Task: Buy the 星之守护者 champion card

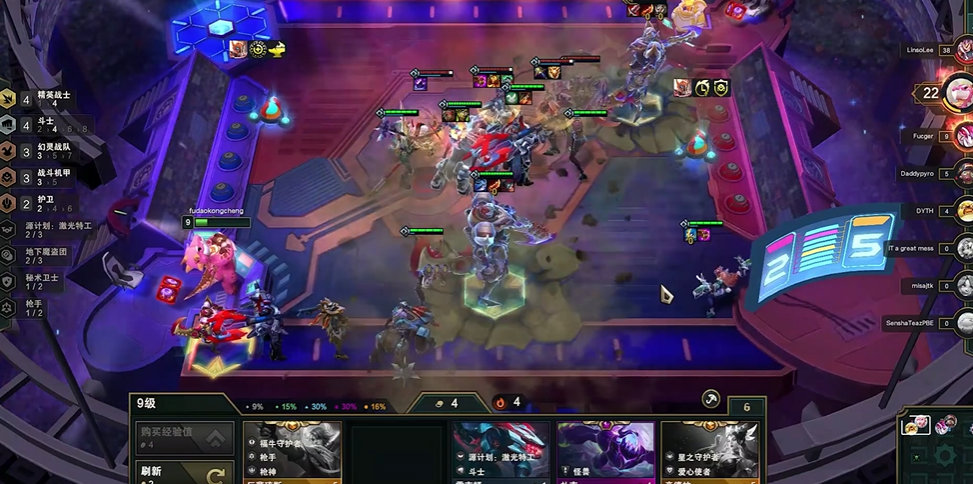Action: tap(709, 452)
